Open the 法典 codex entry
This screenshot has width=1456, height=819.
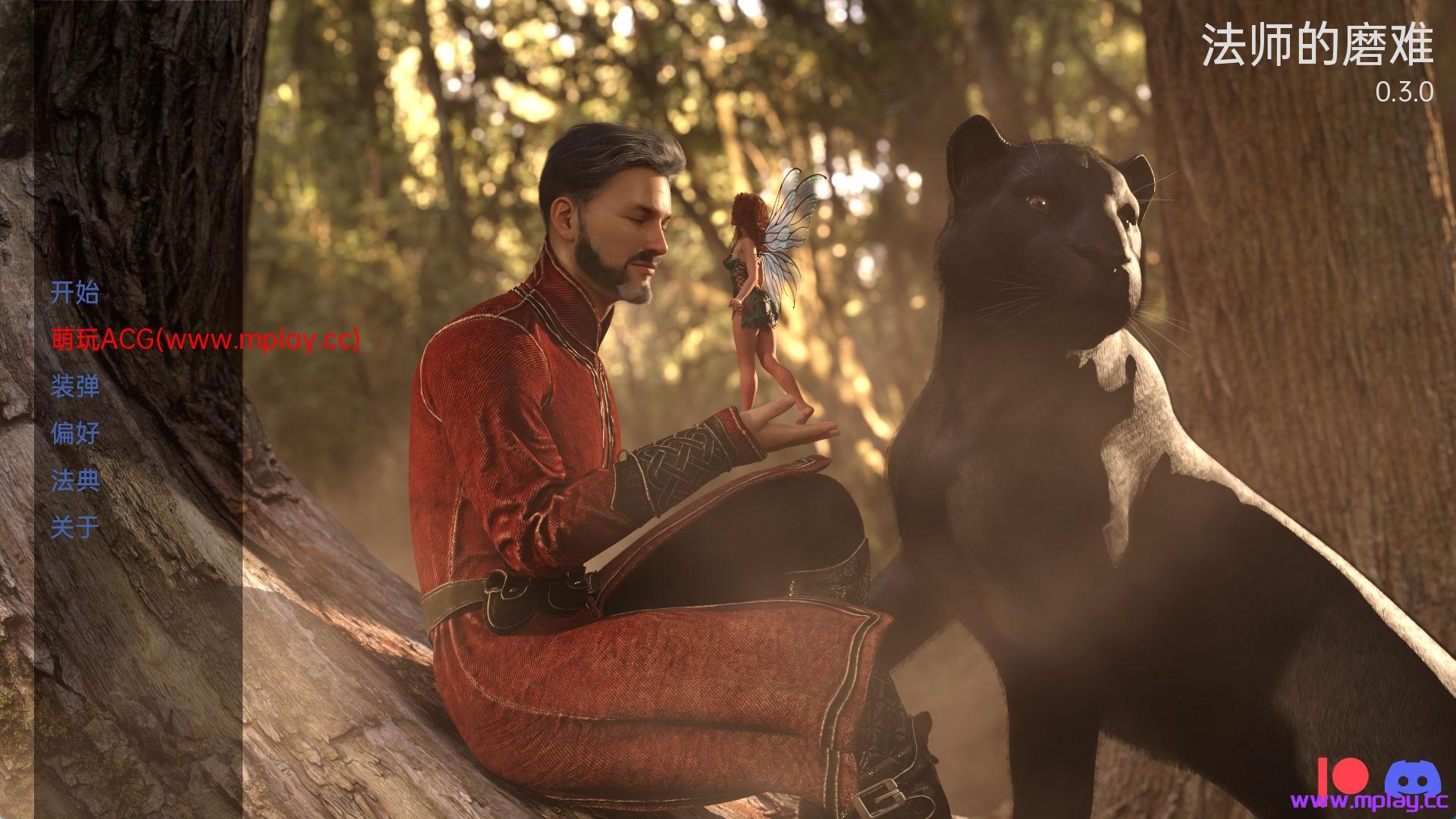pos(75,480)
